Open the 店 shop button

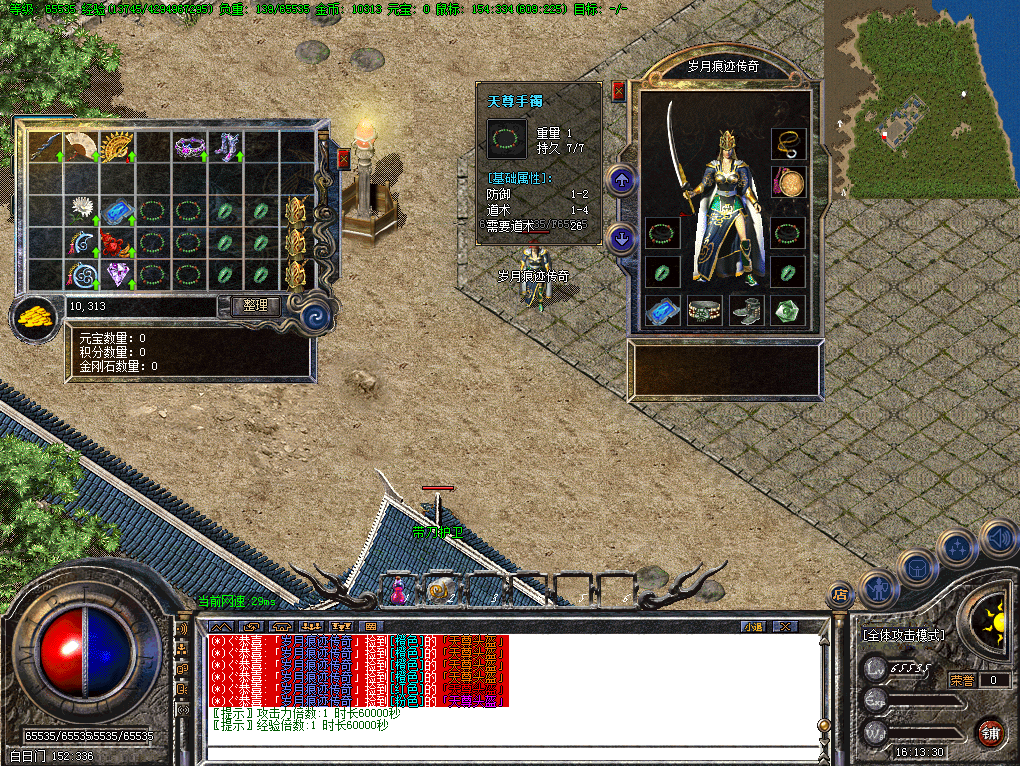click(x=840, y=595)
